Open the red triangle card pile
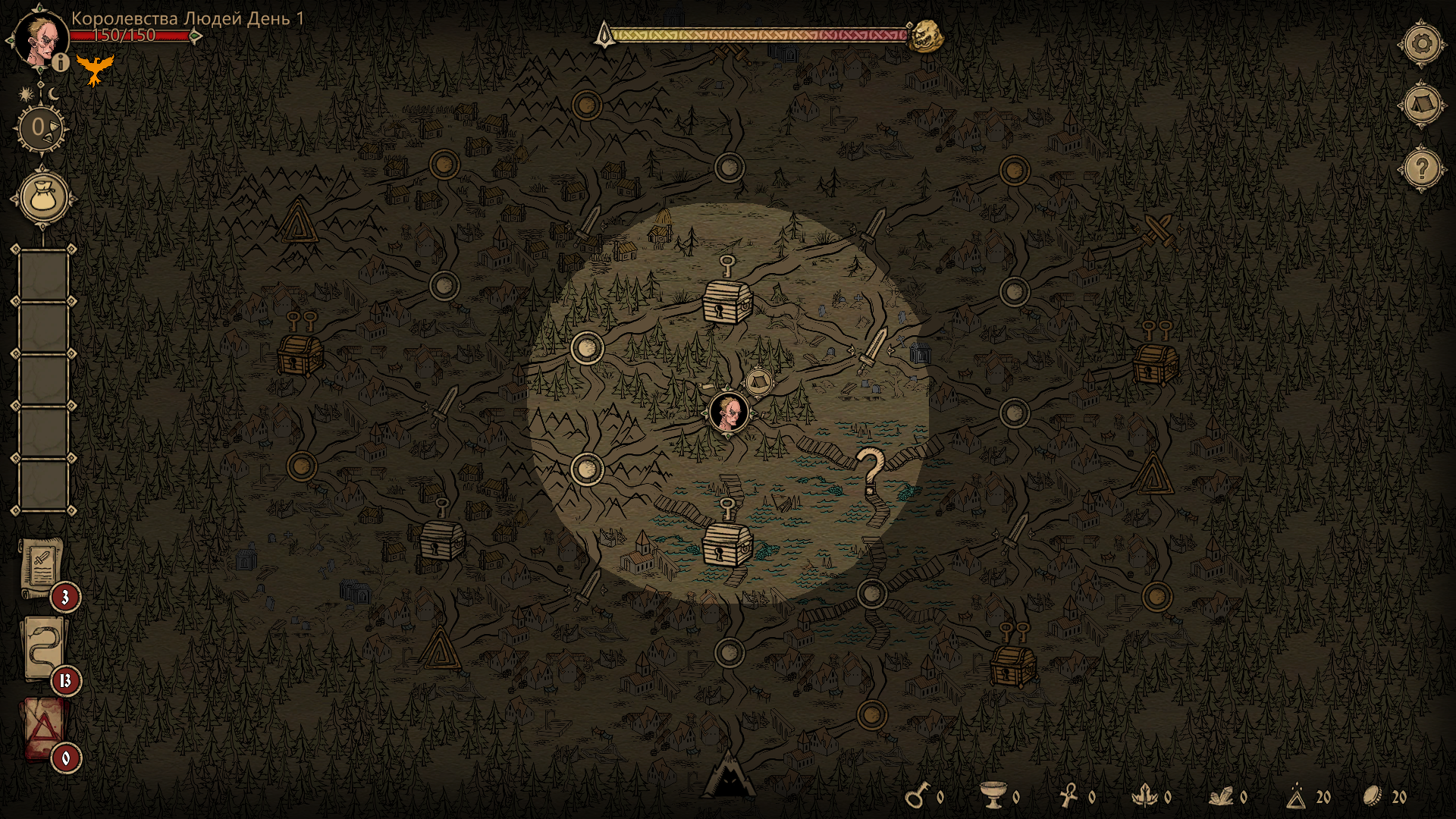The width and height of the screenshot is (1456, 819). click(43, 729)
